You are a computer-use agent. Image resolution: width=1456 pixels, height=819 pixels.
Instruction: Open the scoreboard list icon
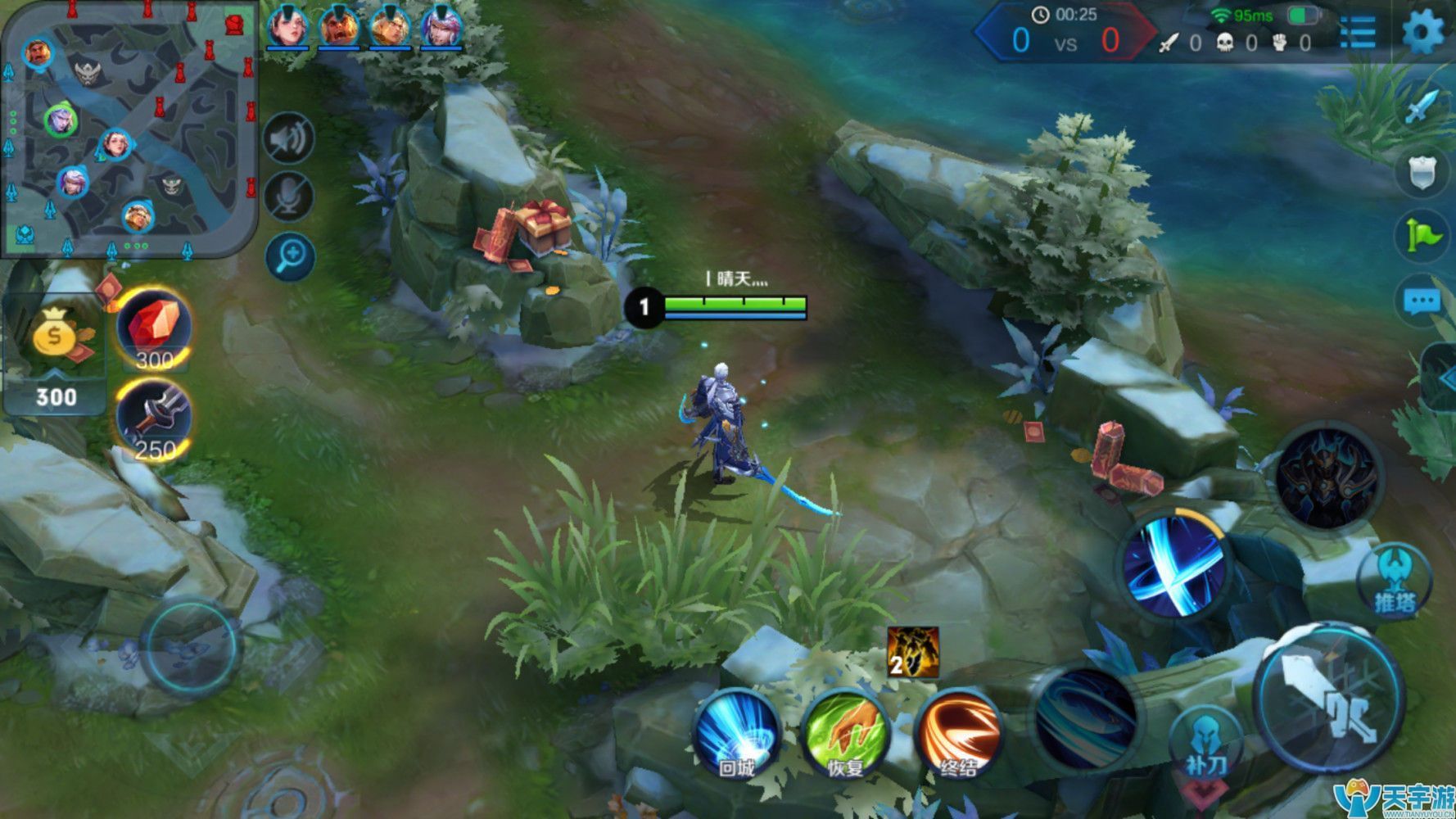(x=1357, y=33)
